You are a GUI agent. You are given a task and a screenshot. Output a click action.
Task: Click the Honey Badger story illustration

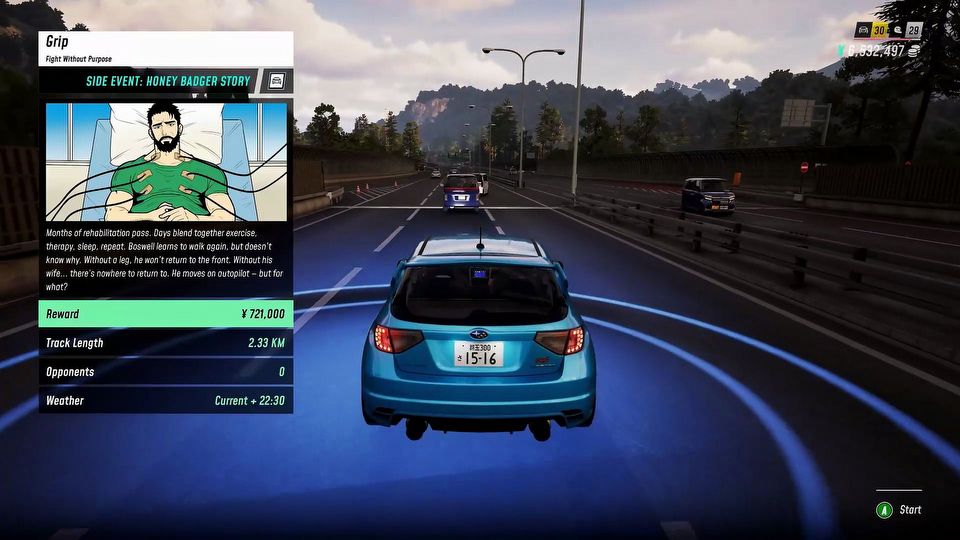166,160
